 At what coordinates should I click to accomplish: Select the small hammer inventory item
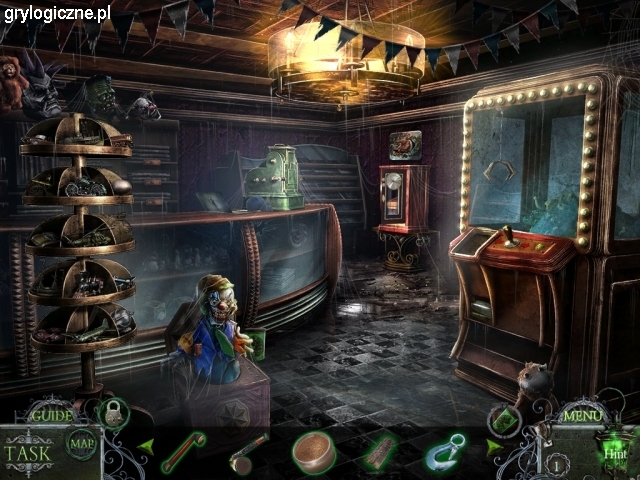244,454
